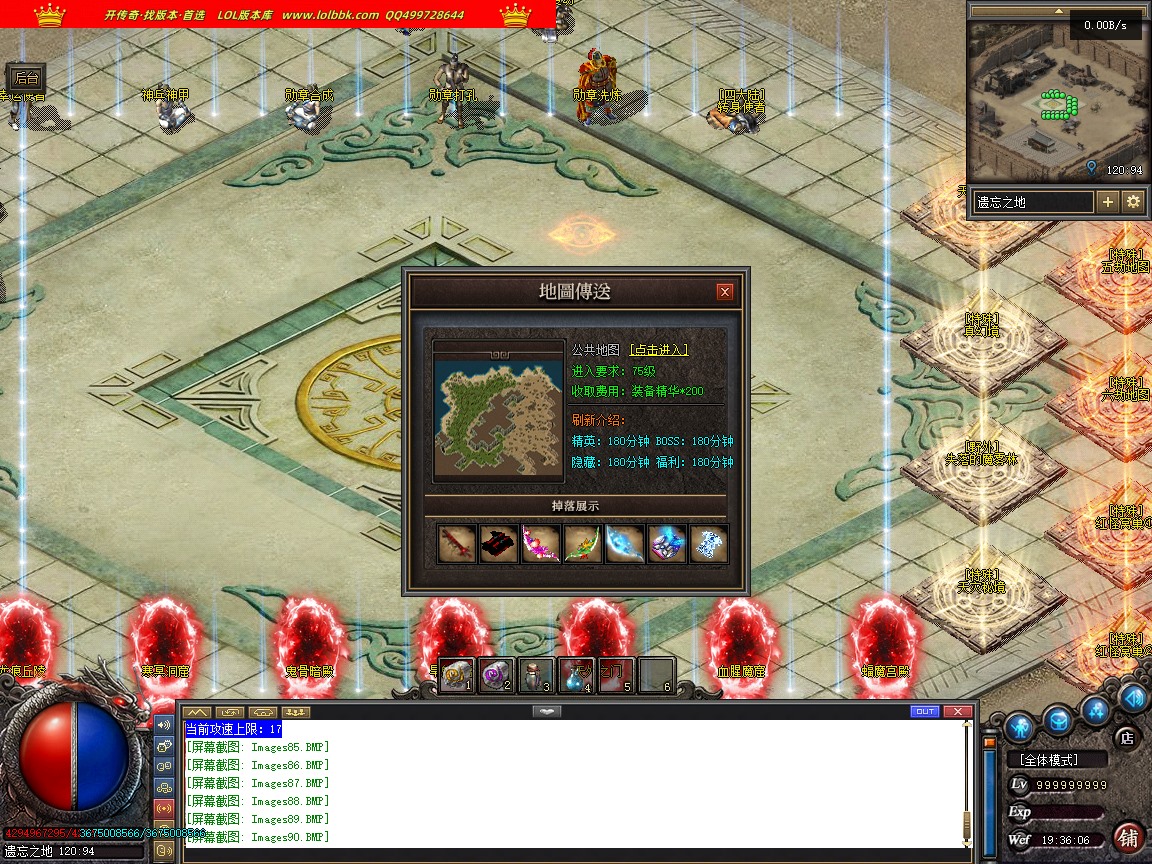The height and width of the screenshot is (864, 1152).
Task: Toggle the round sound speaker icon
Action: tap(1132, 697)
